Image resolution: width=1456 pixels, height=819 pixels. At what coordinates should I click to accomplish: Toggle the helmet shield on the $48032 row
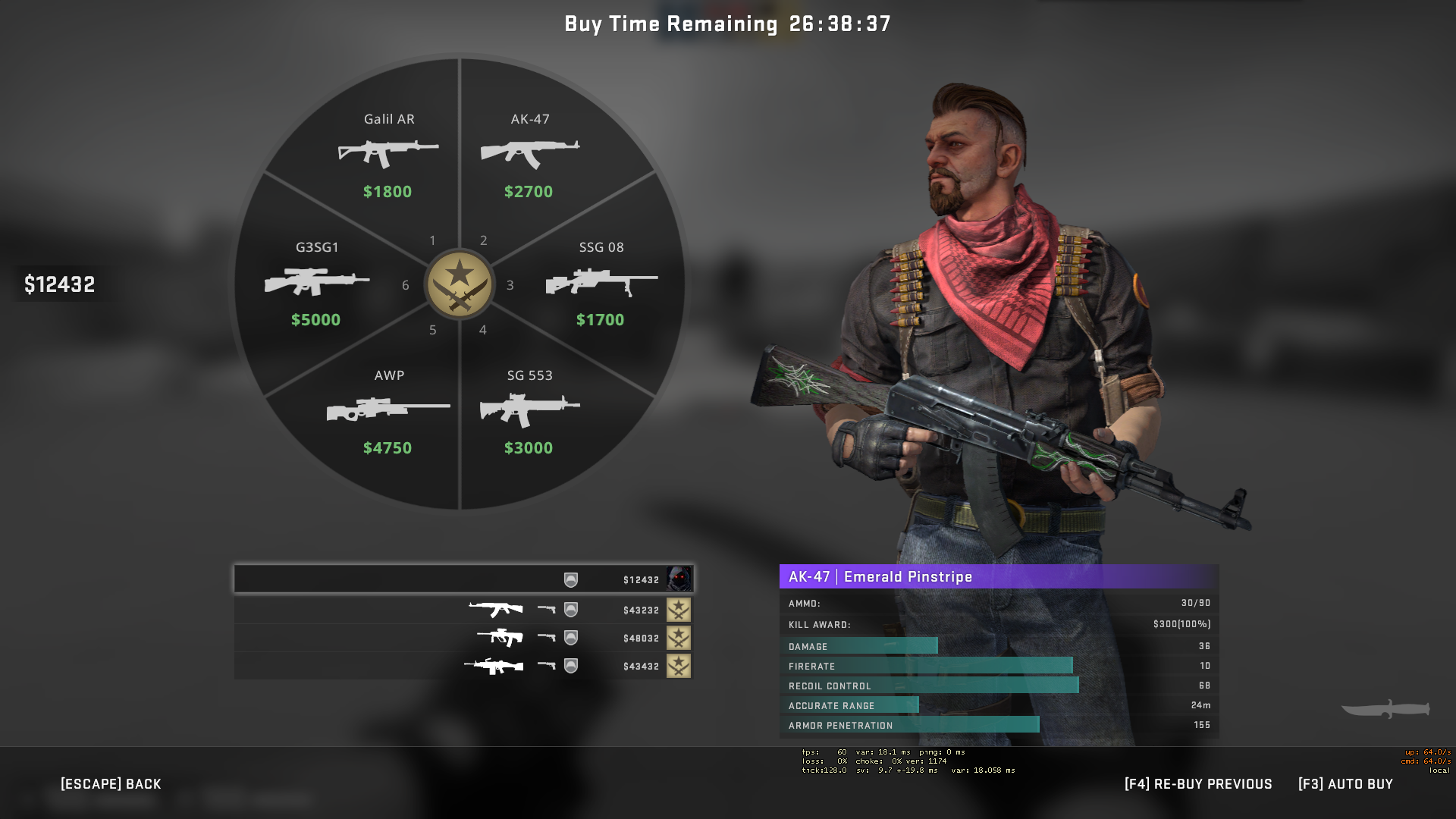[x=571, y=637]
